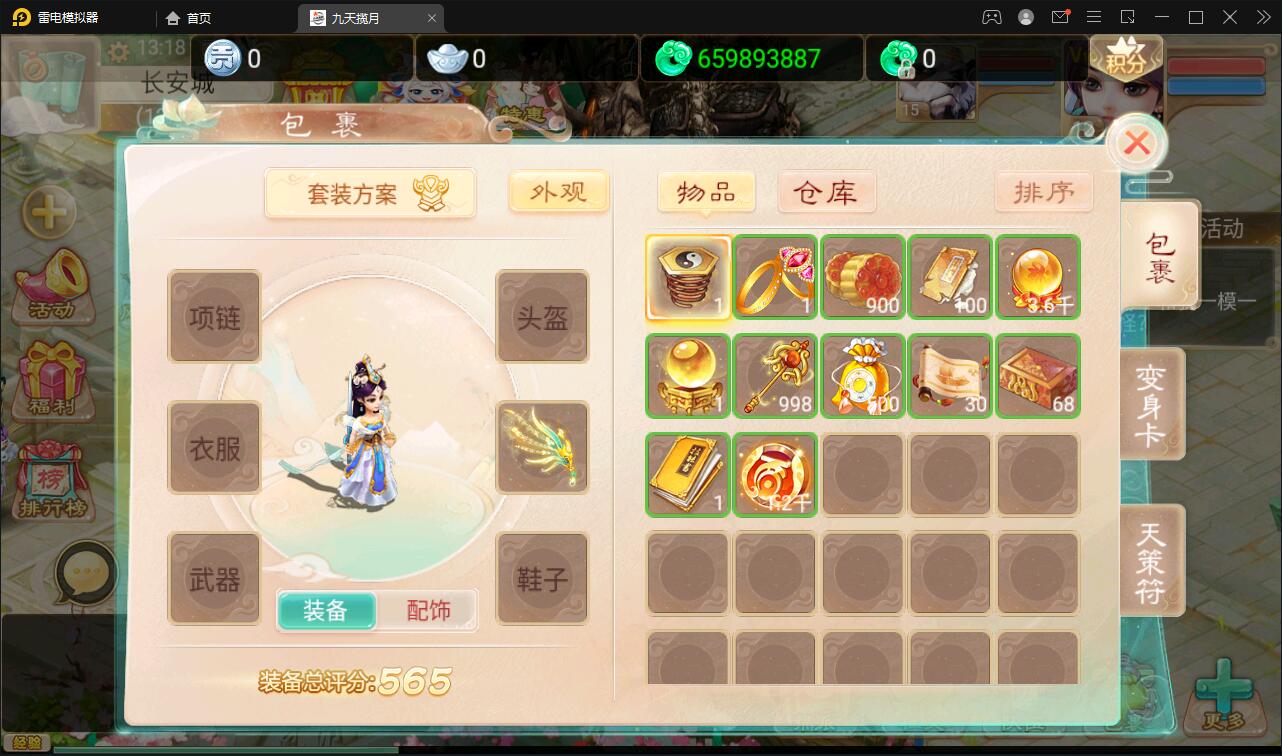Viewport: 1282px width, 756px height.
Task: Switch to the 仓库 warehouse tab
Action: 827,191
